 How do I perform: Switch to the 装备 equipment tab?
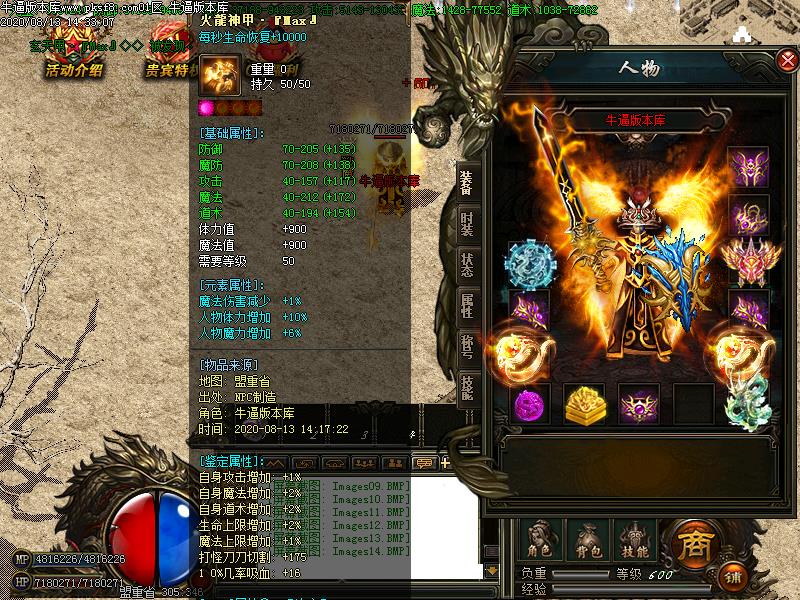pyautogui.click(x=467, y=180)
